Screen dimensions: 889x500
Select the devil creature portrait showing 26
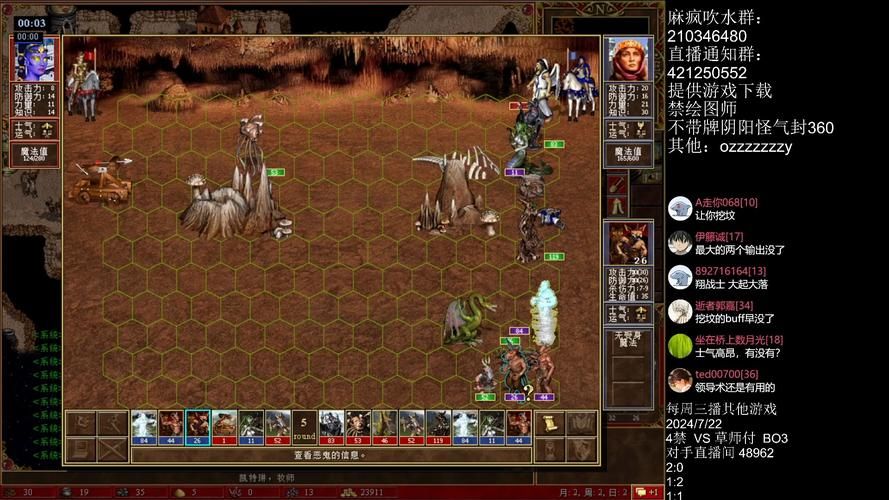coord(629,243)
